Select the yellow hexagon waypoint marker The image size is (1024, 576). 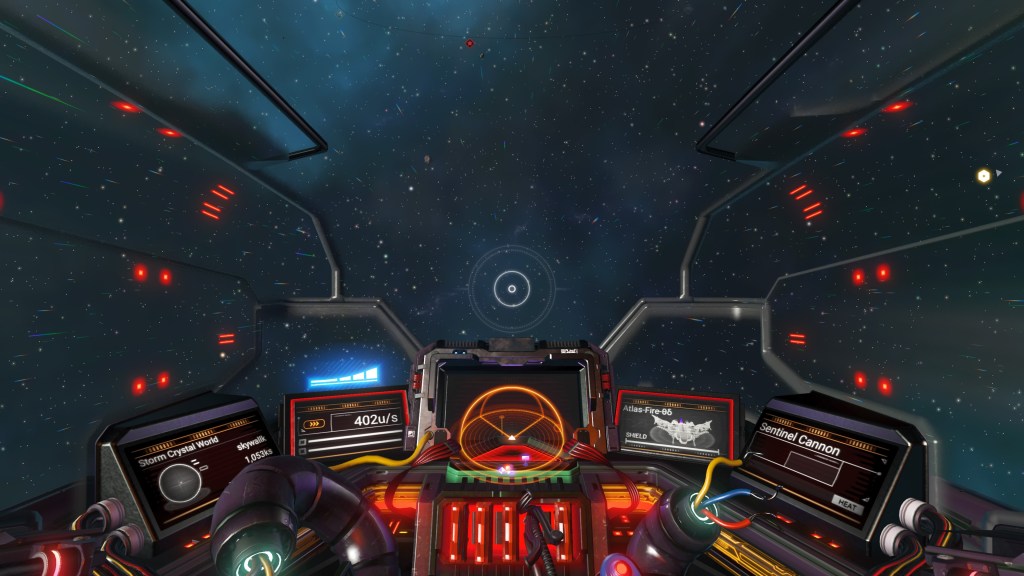coord(983,176)
